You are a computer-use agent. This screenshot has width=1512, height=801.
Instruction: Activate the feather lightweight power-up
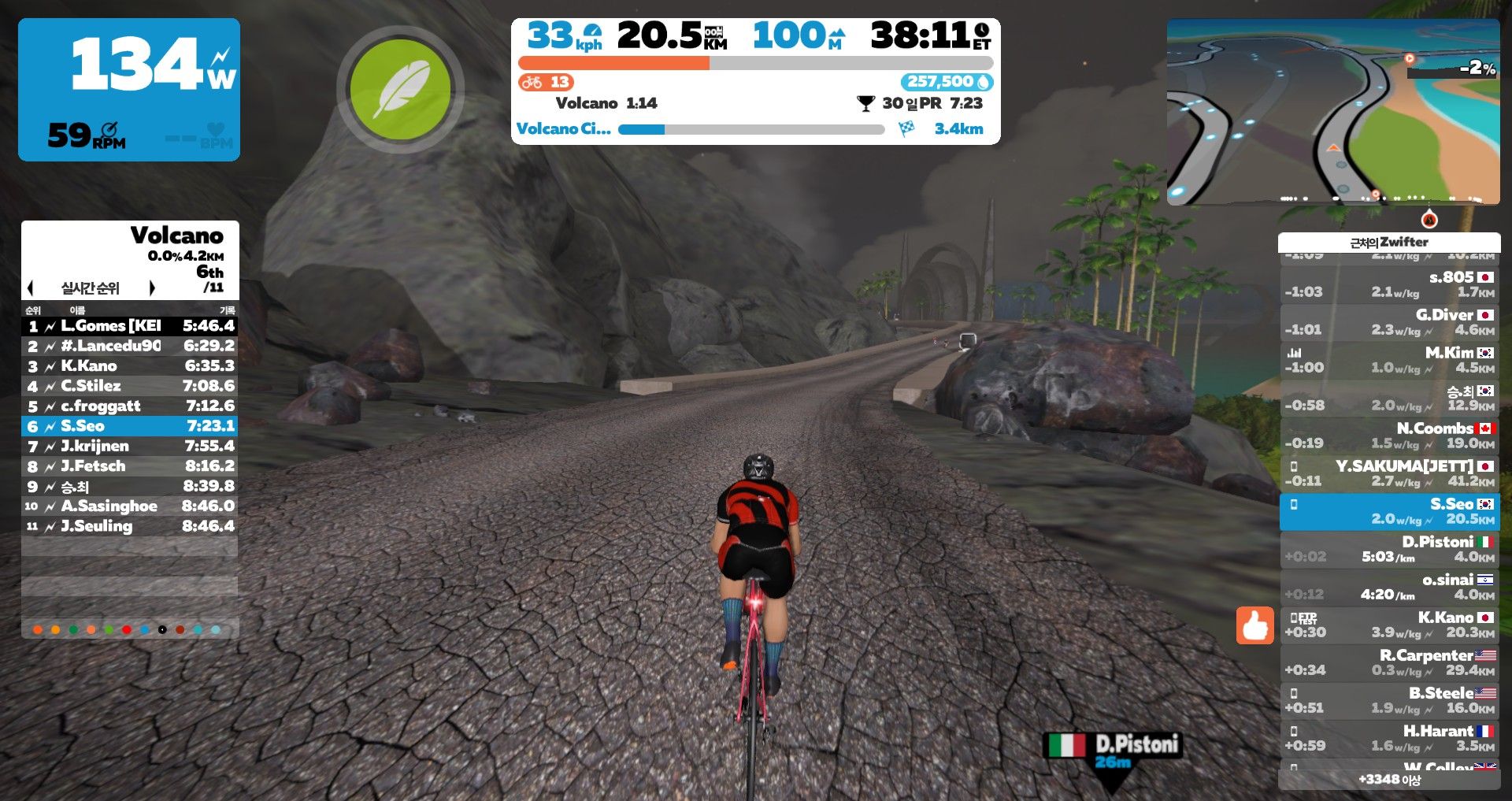400,90
